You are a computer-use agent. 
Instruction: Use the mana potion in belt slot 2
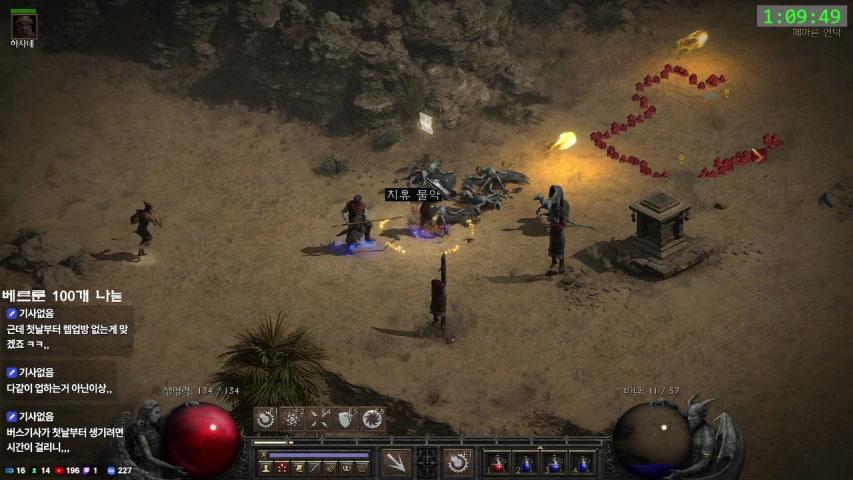tap(525, 463)
